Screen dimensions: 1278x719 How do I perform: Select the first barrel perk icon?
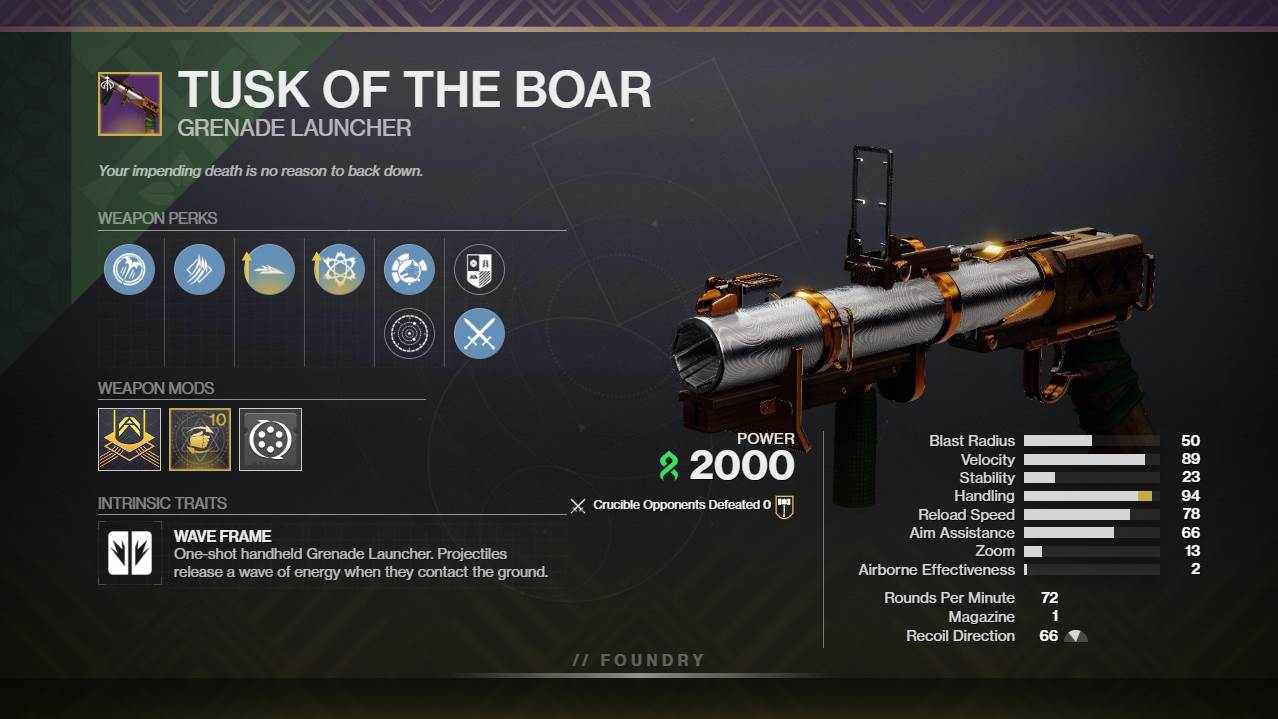[130, 270]
